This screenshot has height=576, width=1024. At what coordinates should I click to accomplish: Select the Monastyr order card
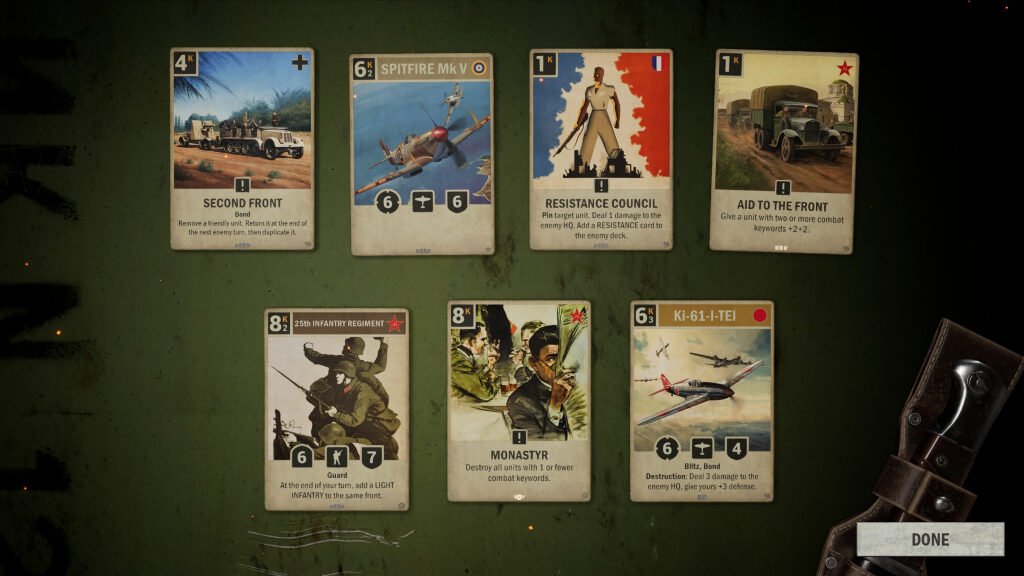(x=518, y=400)
